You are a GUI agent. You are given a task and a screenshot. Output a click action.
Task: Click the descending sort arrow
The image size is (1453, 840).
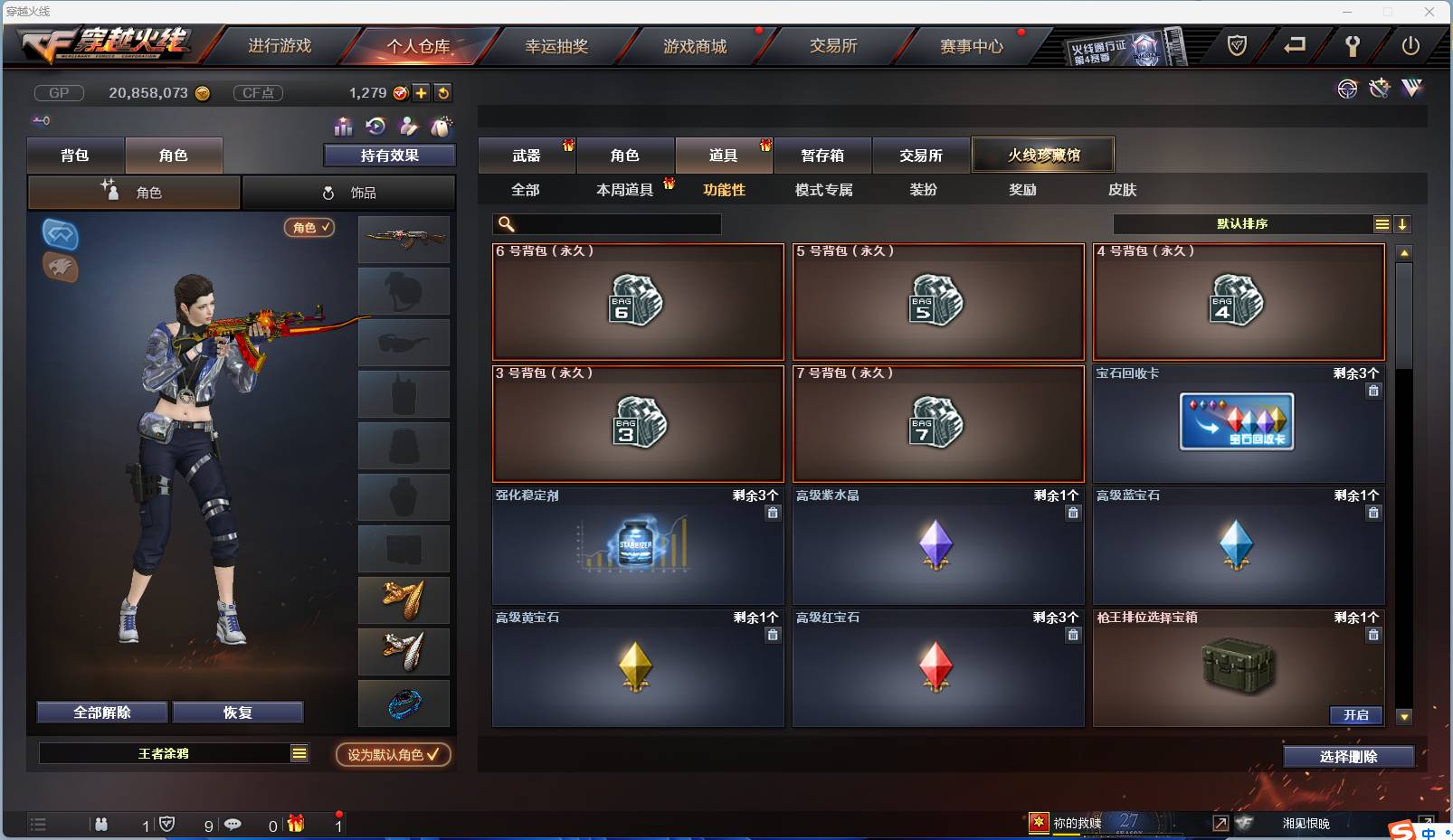(x=1403, y=223)
